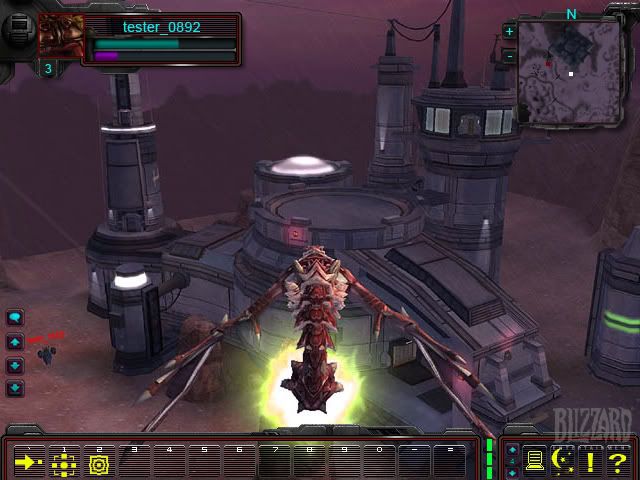This screenshot has height=480, width=640.
Task: Open the exclamation mark alerts button
Action: (x=590, y=461)
